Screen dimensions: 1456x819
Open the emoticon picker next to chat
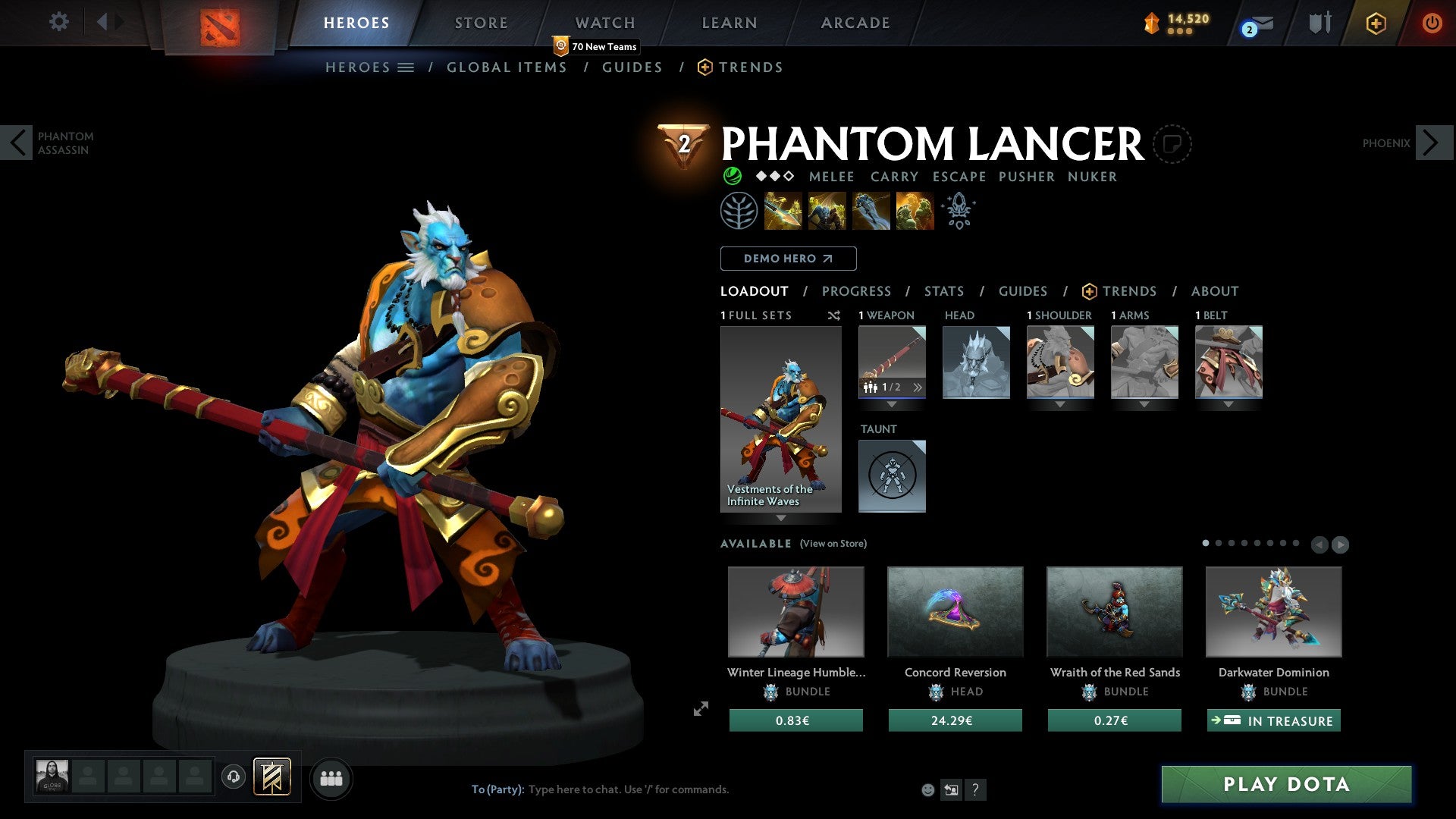point(927,789)
